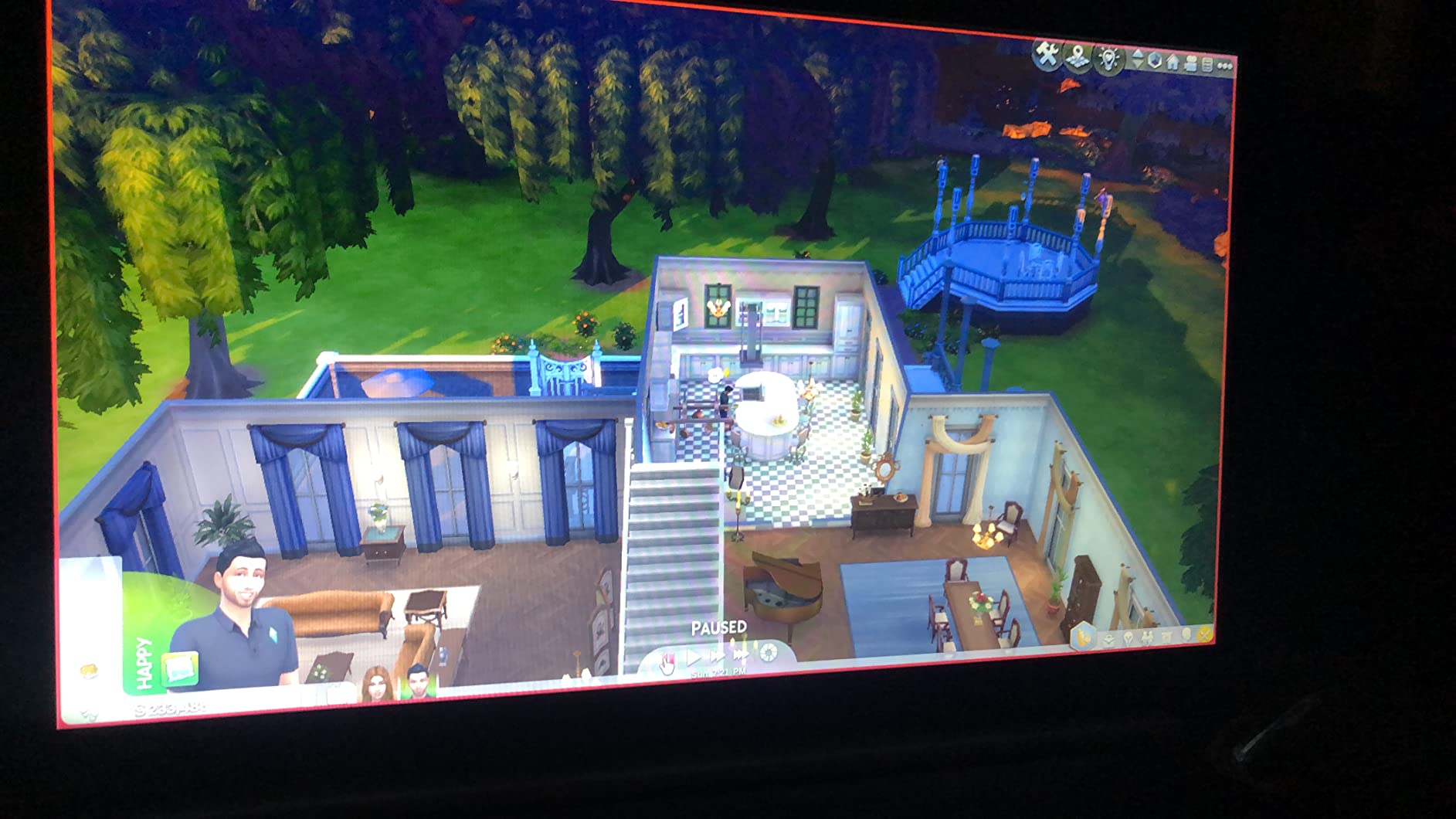The width and height of the screenshot is (1456, 819).
Task: Enable ultra speed with triple-arrow control
Action: [x=742, y=654]
